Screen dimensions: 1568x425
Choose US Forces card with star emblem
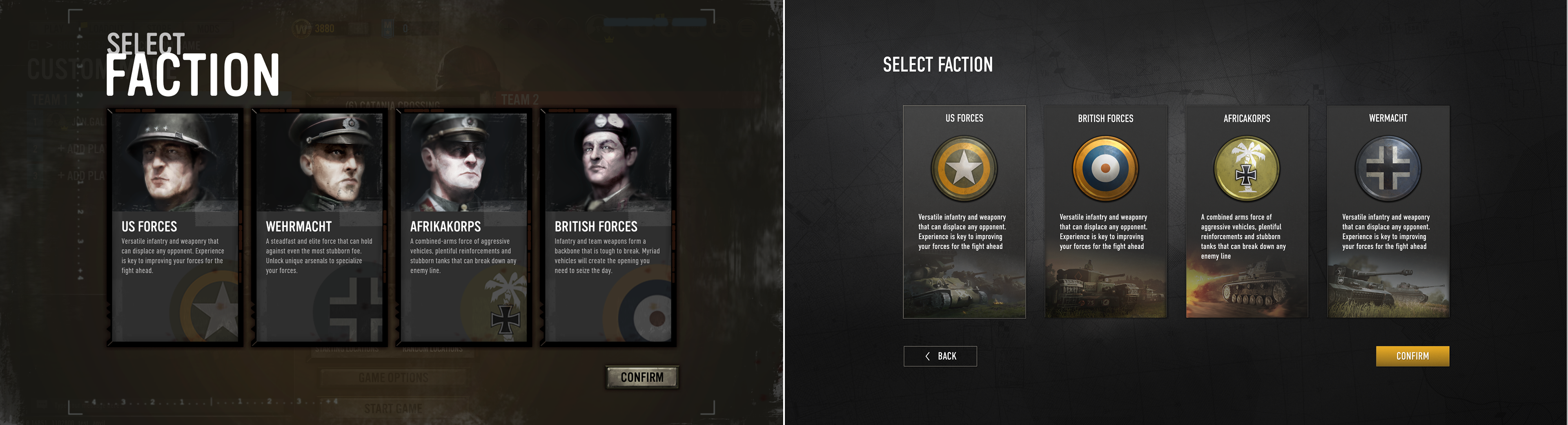(x=964, y=212)
